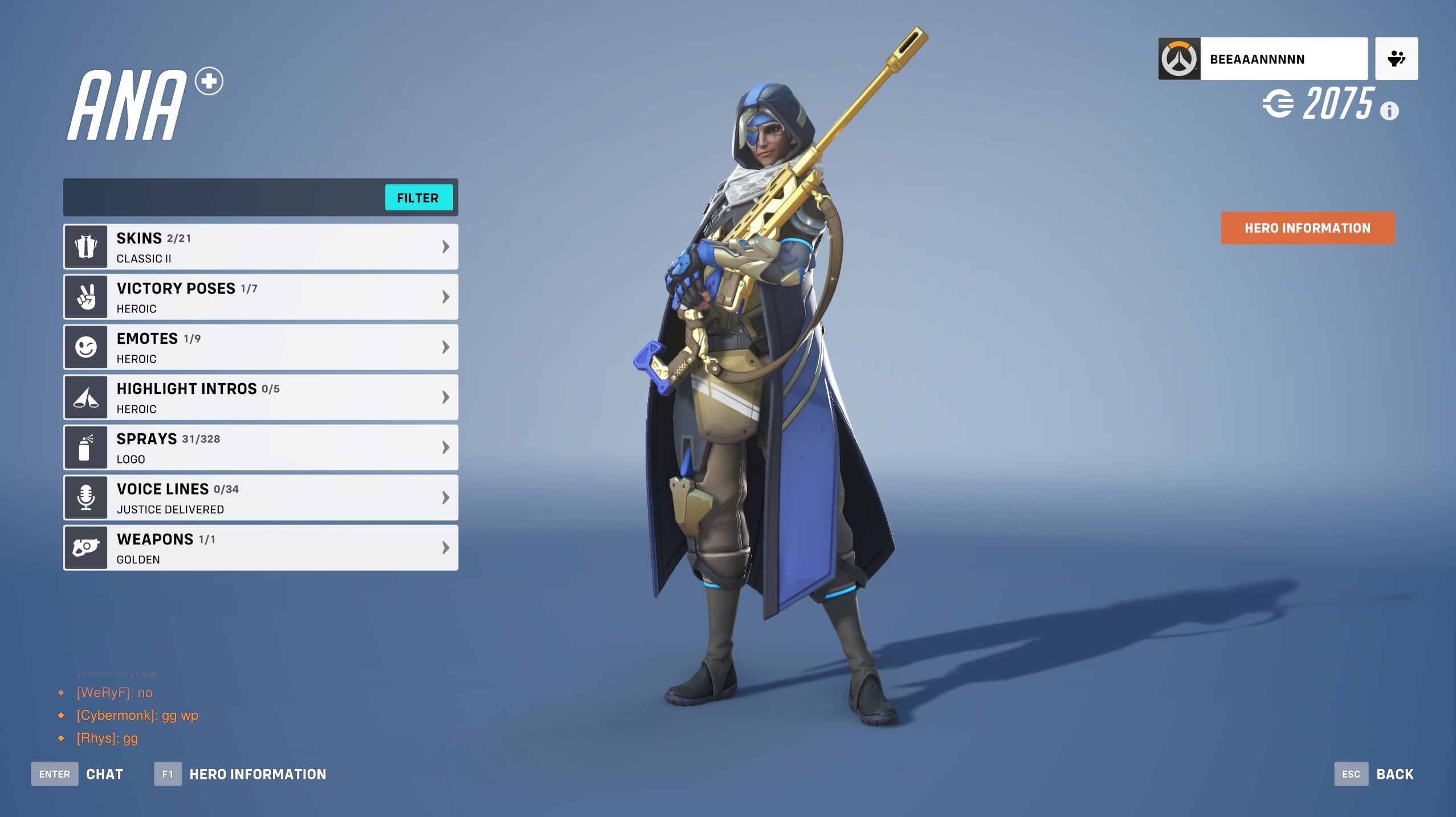Open the social menu icon next to player name

pyautogui.click(x=1396, y=58)
